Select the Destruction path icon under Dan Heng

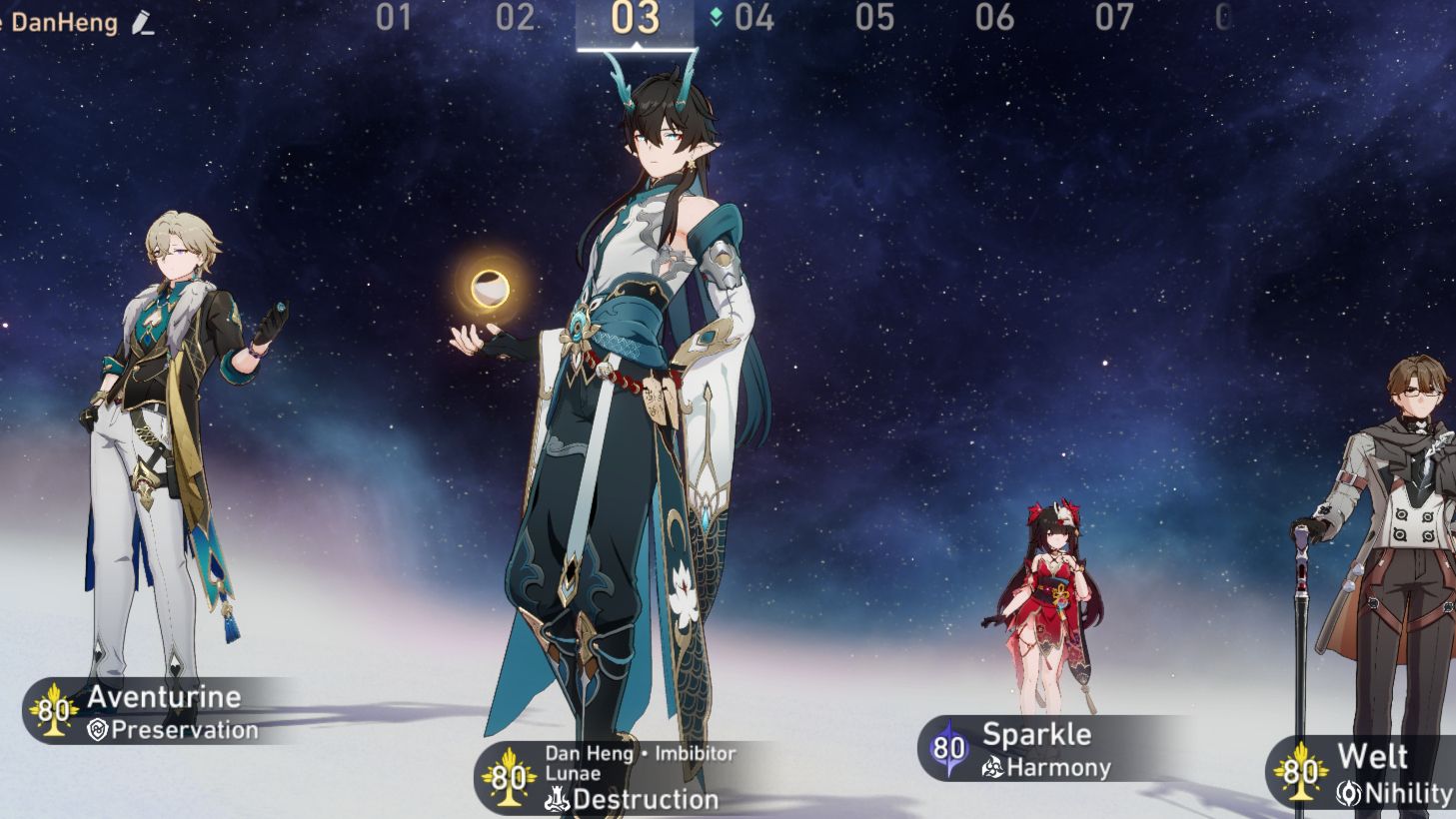click(x=559, y=799)
